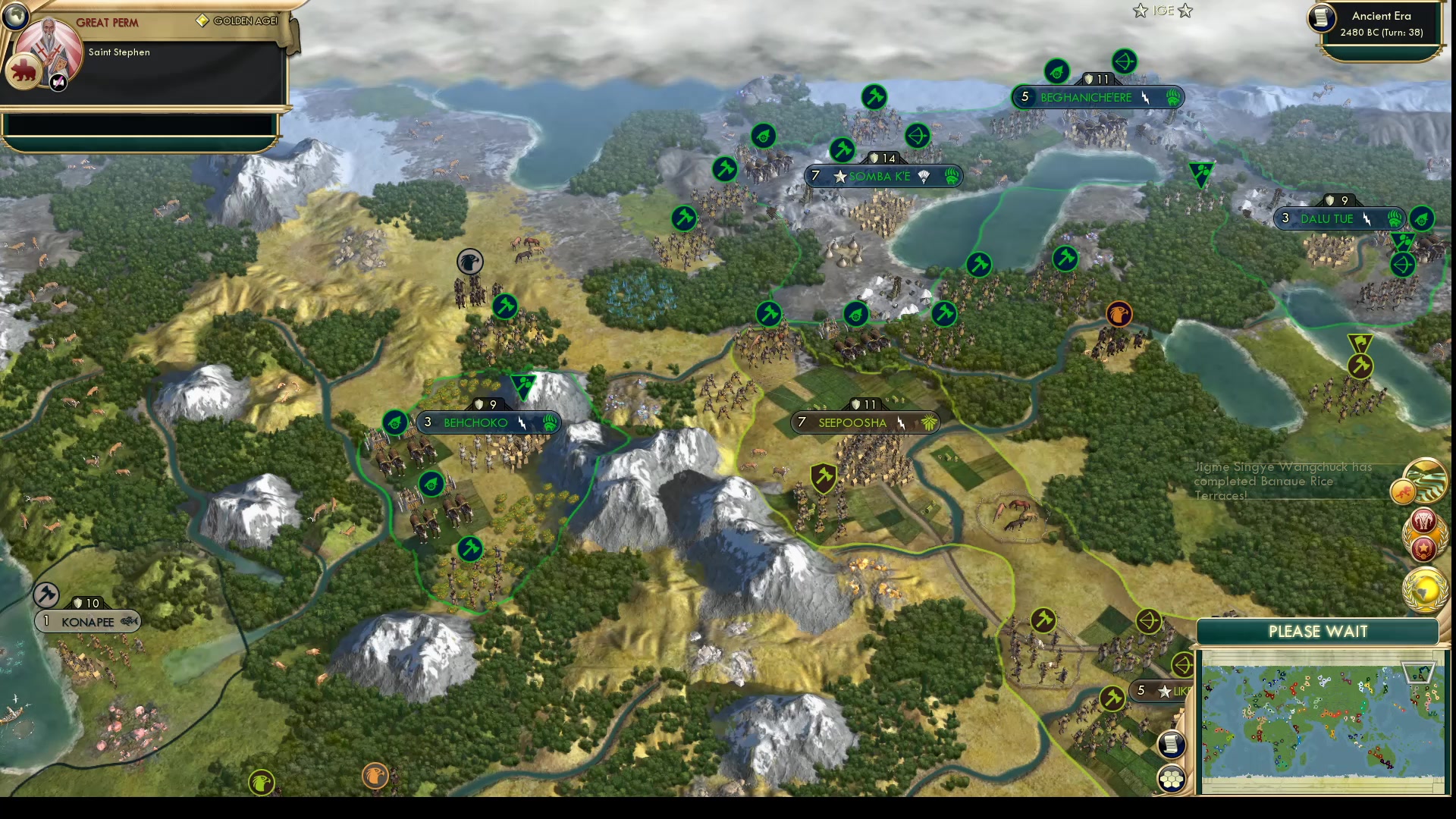The image size is (1456, 819).
Task: Select the Saint Stephen religion label
Action: pyautogui.click(x=118, y=52)
